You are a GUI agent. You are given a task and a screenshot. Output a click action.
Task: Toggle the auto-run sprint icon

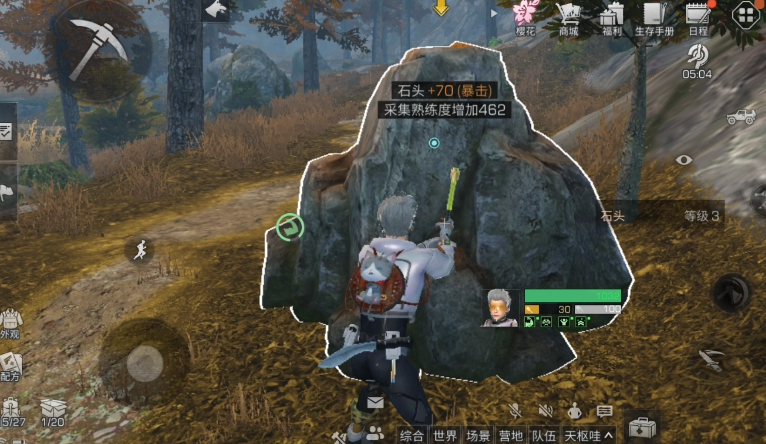141,250
